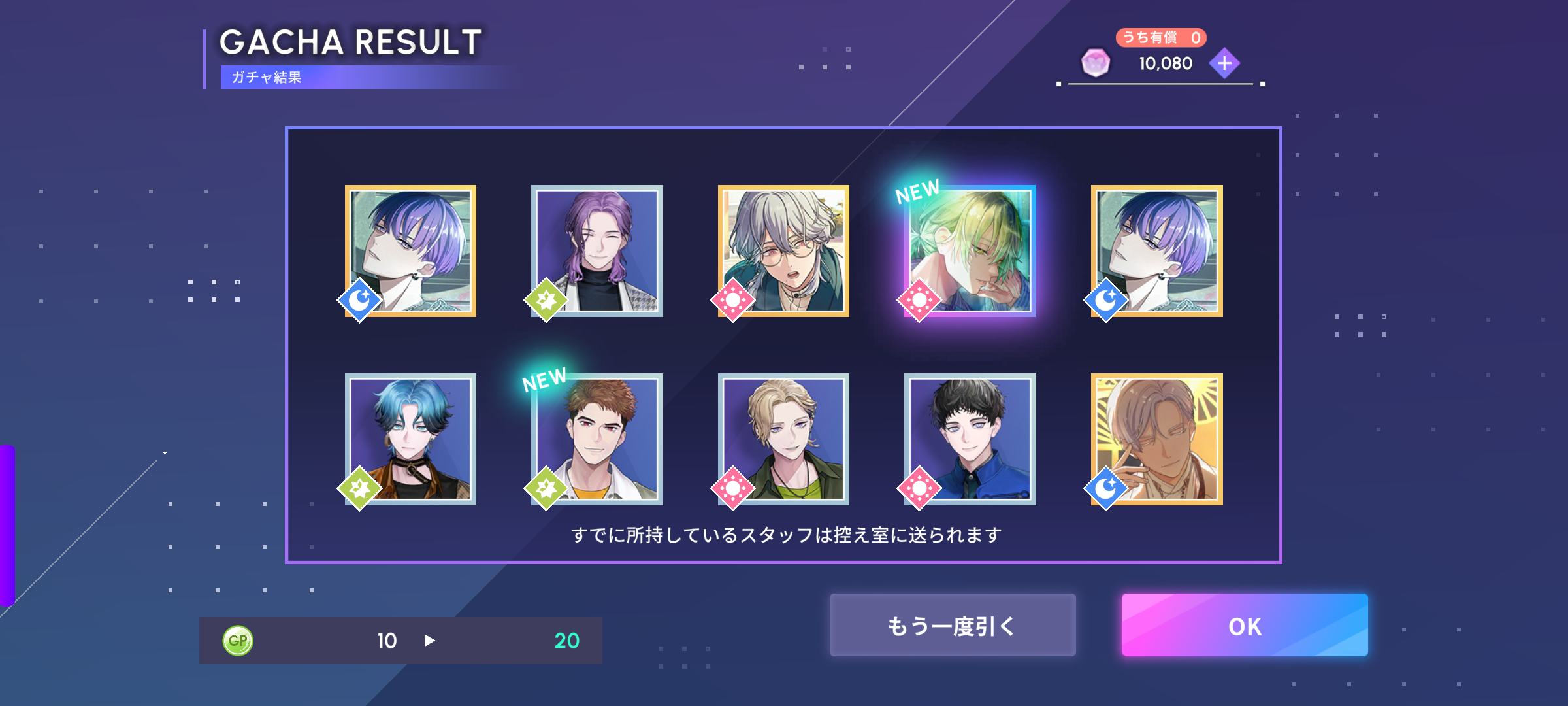Select the blond staff card in green jacket
Image resolution: width=1568 pixels, height=706 pixels.
tap(783, 439)
